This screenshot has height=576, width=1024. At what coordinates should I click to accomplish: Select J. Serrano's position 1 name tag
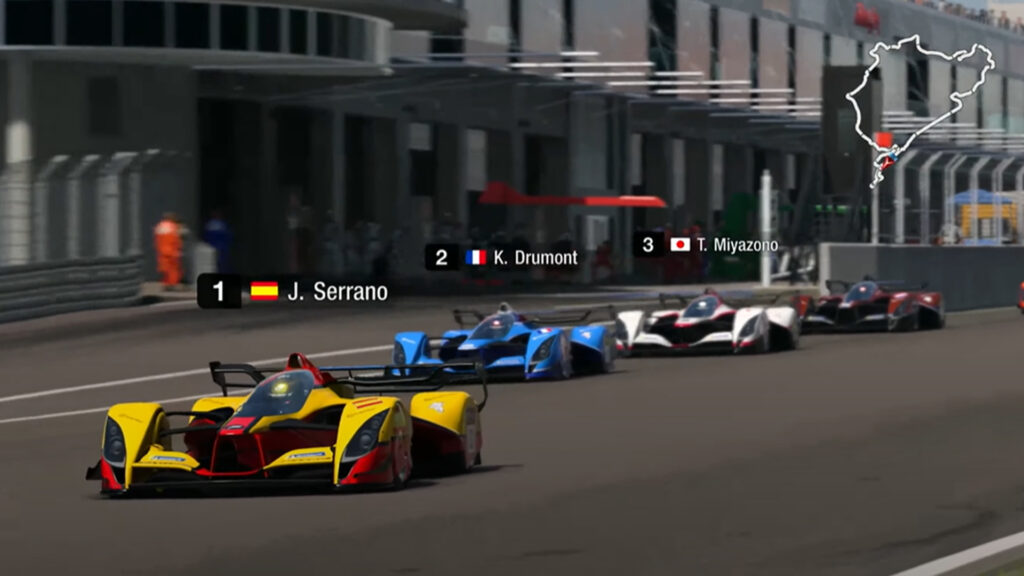[x=294, y=291]
